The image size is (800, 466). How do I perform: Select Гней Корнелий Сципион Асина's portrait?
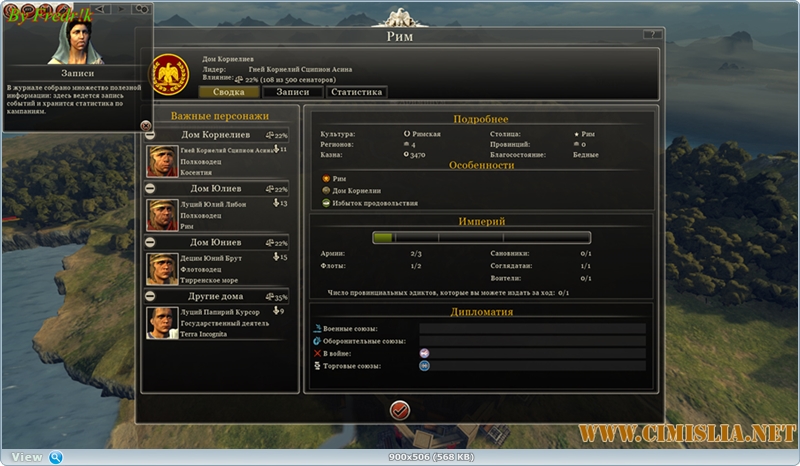click(162, 161)
